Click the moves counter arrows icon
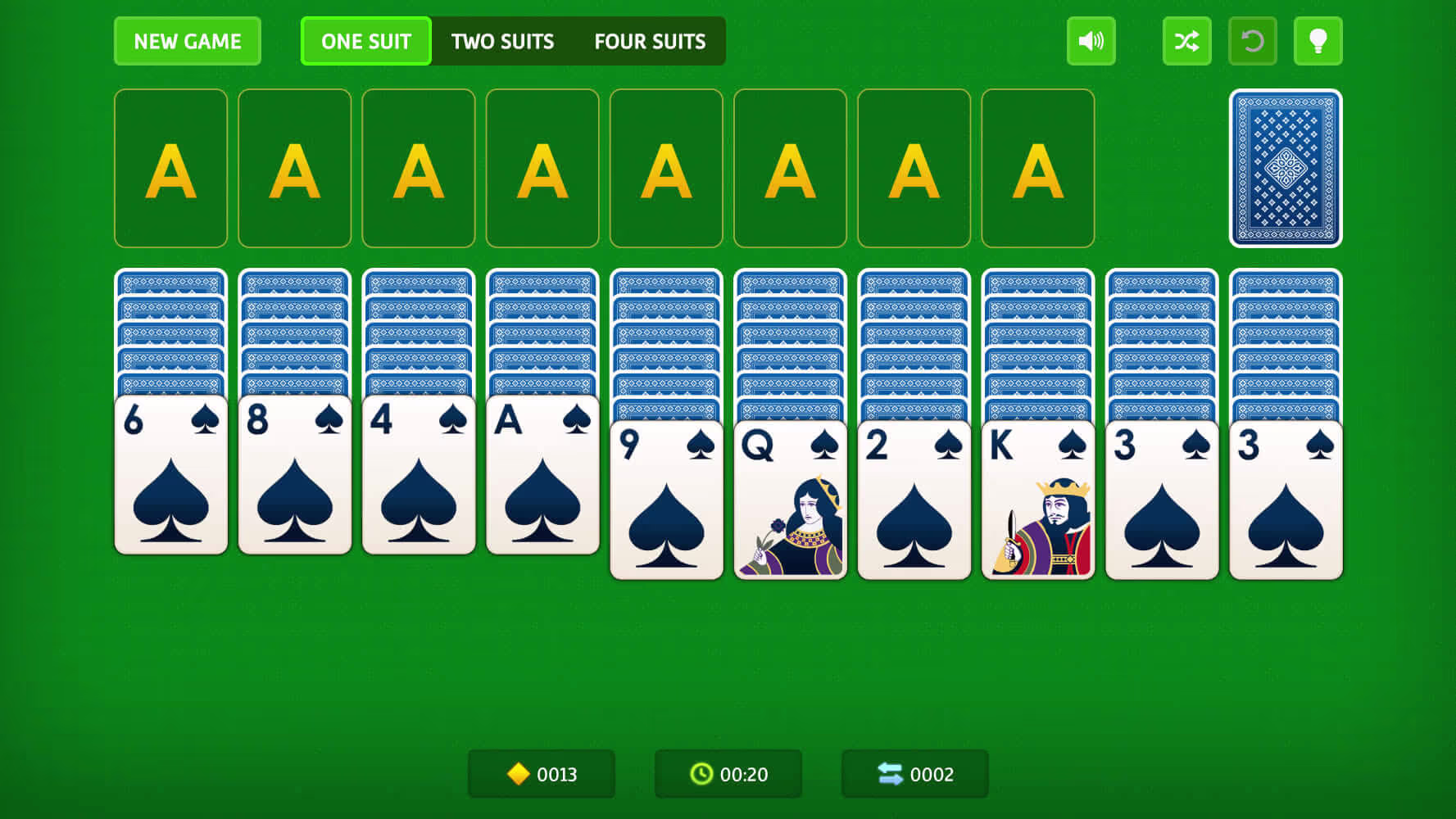Image resolution: width=1456 pixels, height=819 pixels. tap(892, 773)
